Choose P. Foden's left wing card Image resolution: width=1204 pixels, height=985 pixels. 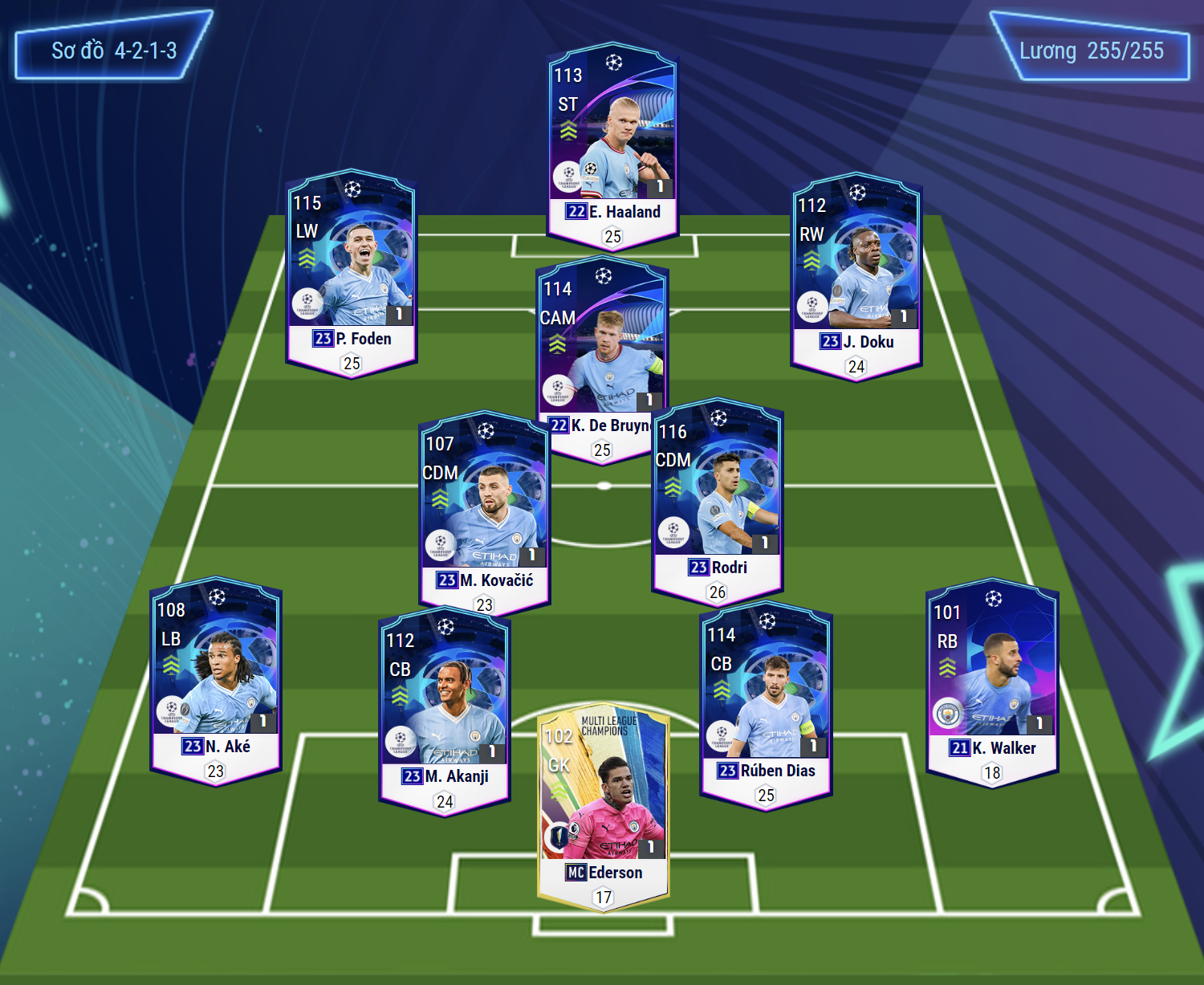coord(352,271)
